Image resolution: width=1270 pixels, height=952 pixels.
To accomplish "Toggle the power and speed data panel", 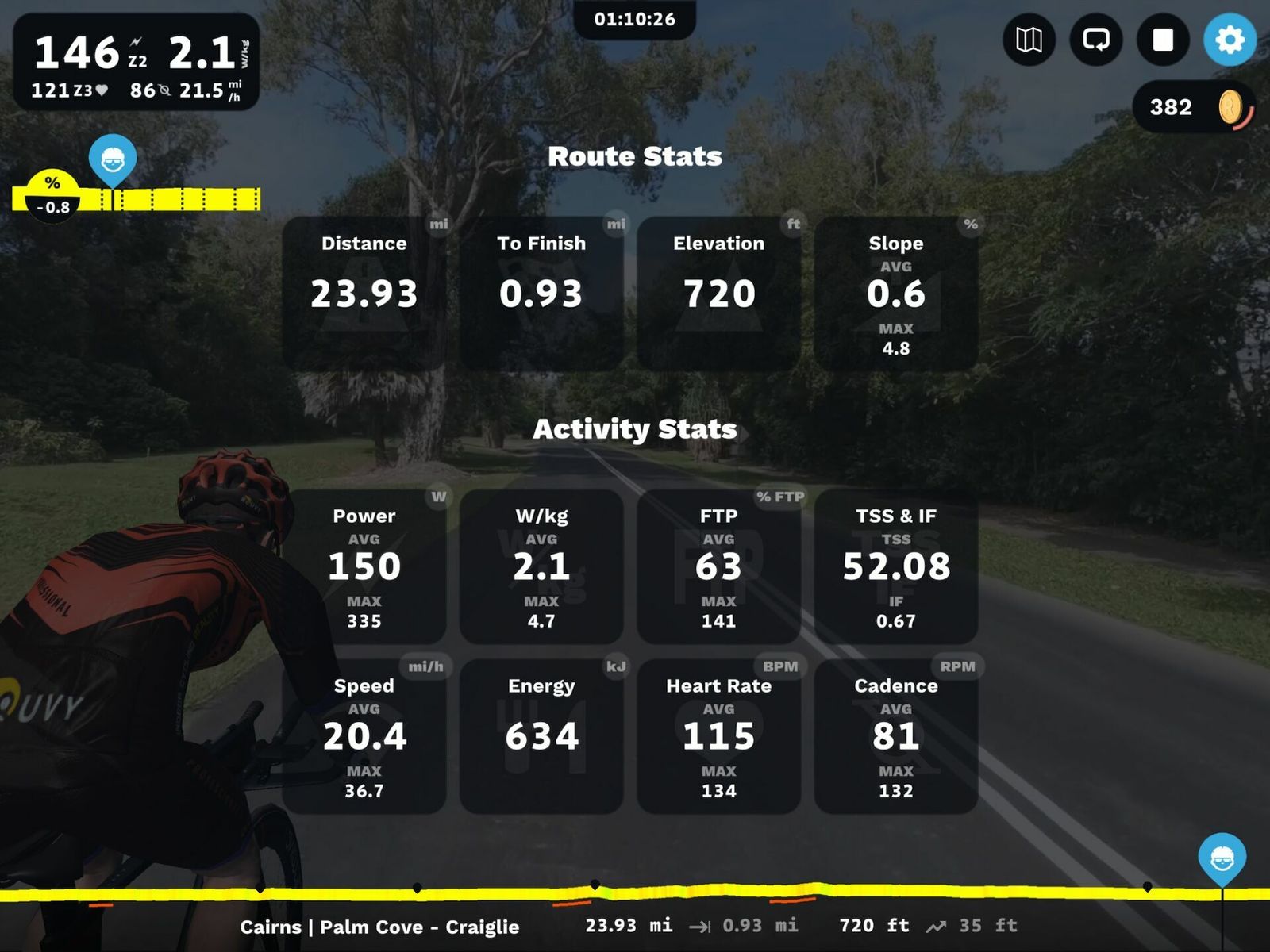I will click(137, 62).
